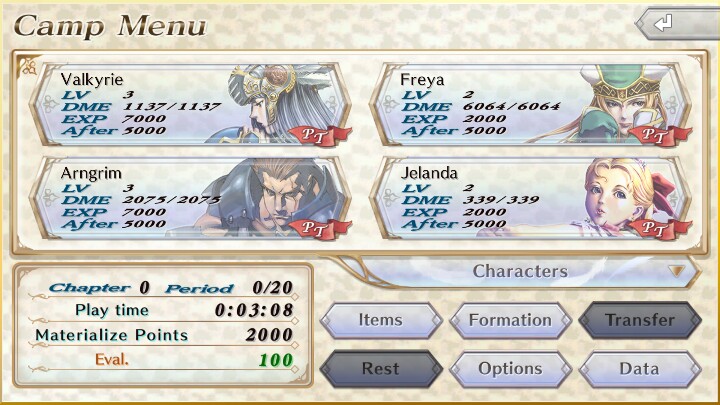
Task: Open the Items menu
Action: pos(380,320)
